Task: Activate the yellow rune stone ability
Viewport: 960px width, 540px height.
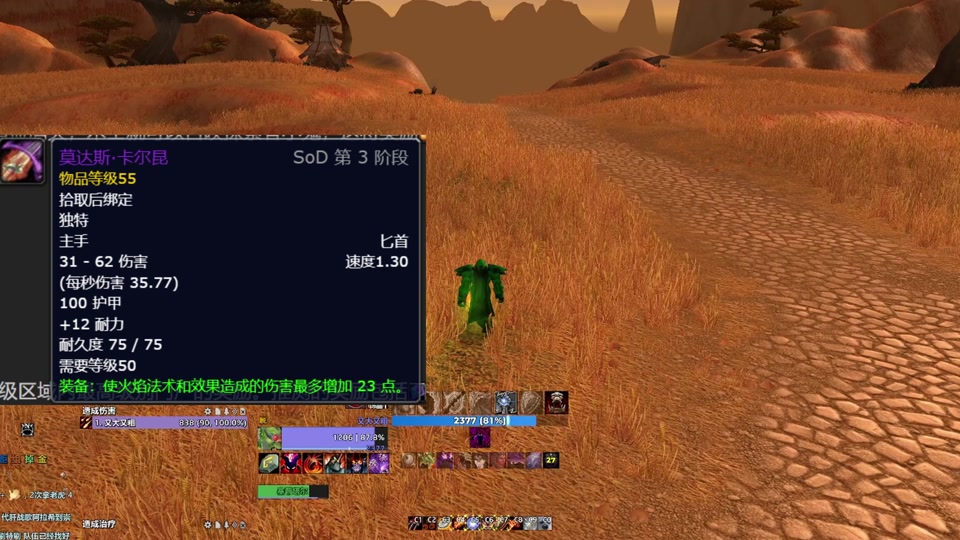Action: pyautogui.click(x=269, y=462)
